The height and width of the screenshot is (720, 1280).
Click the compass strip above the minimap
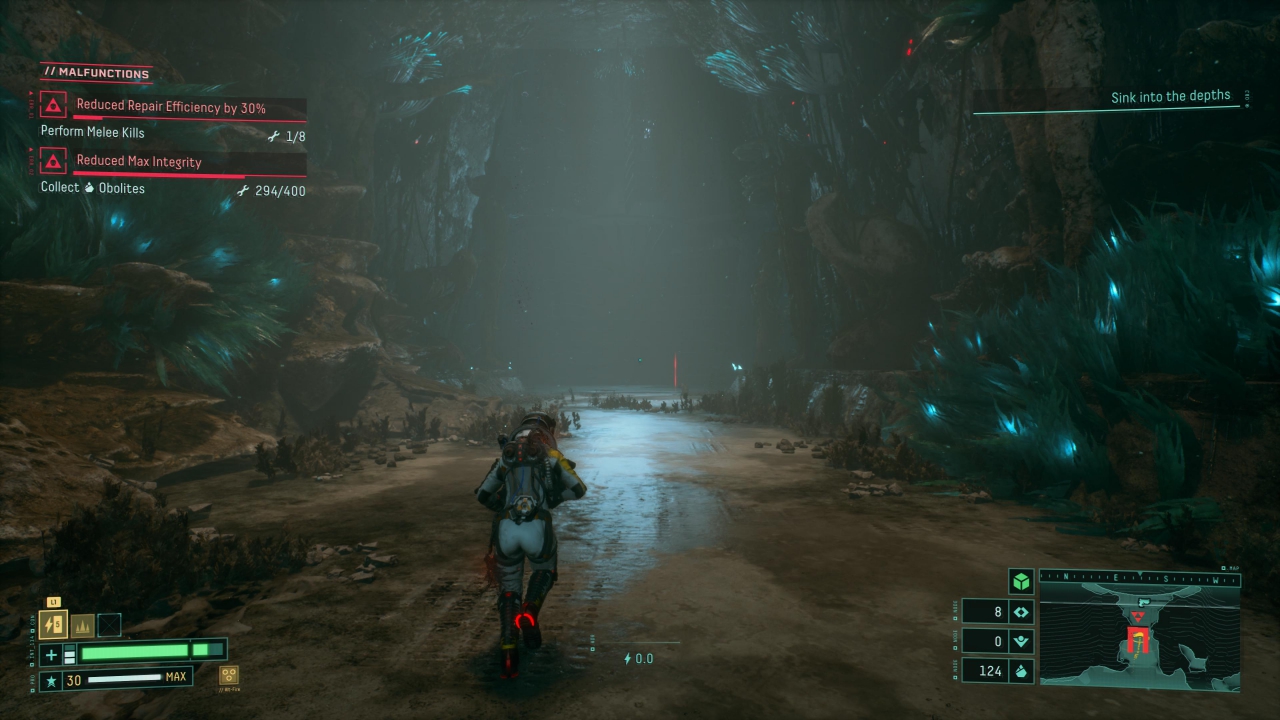pyautogui.click(x=1139, y=576)
